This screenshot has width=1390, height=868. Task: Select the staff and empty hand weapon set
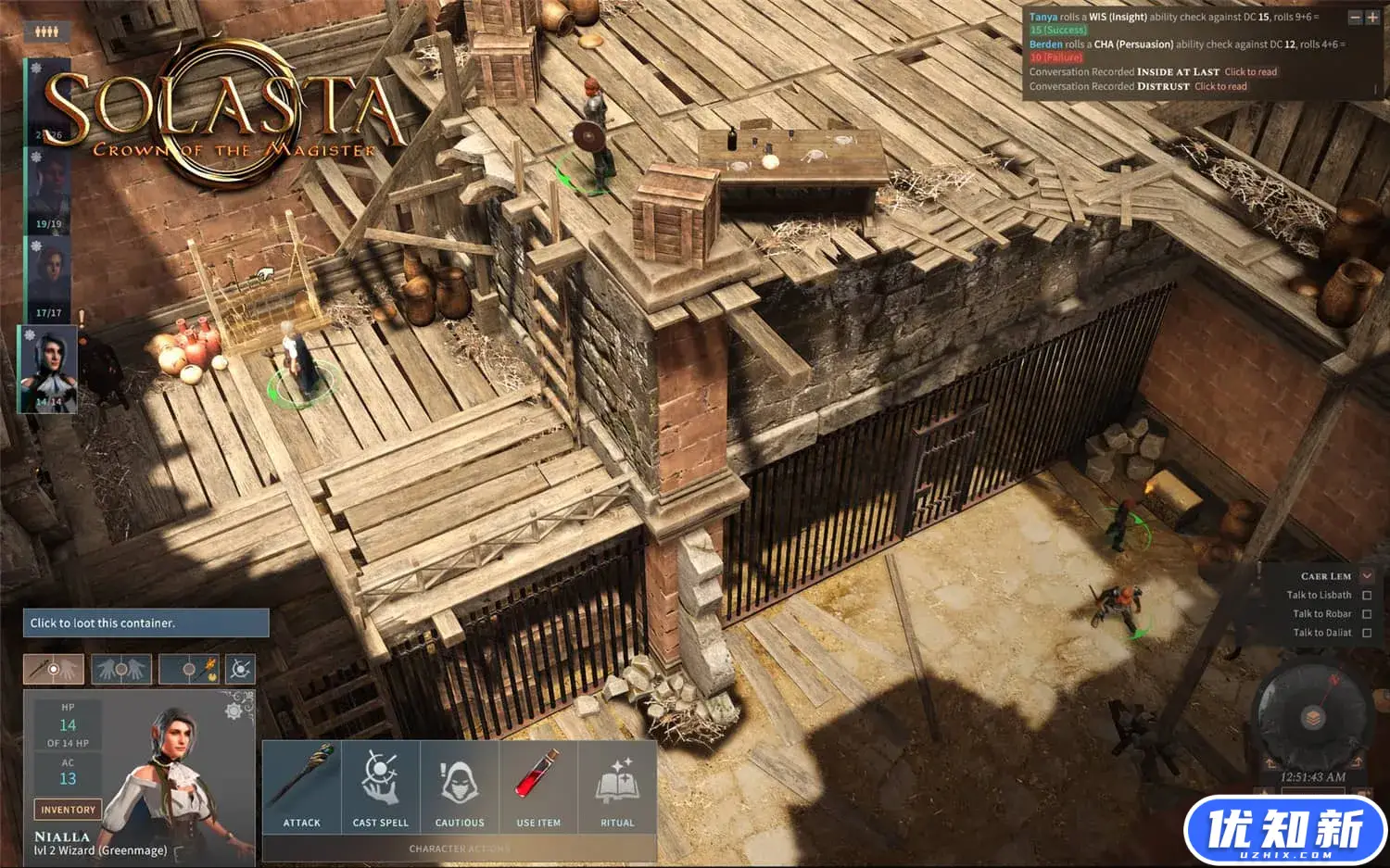point(54,668)
